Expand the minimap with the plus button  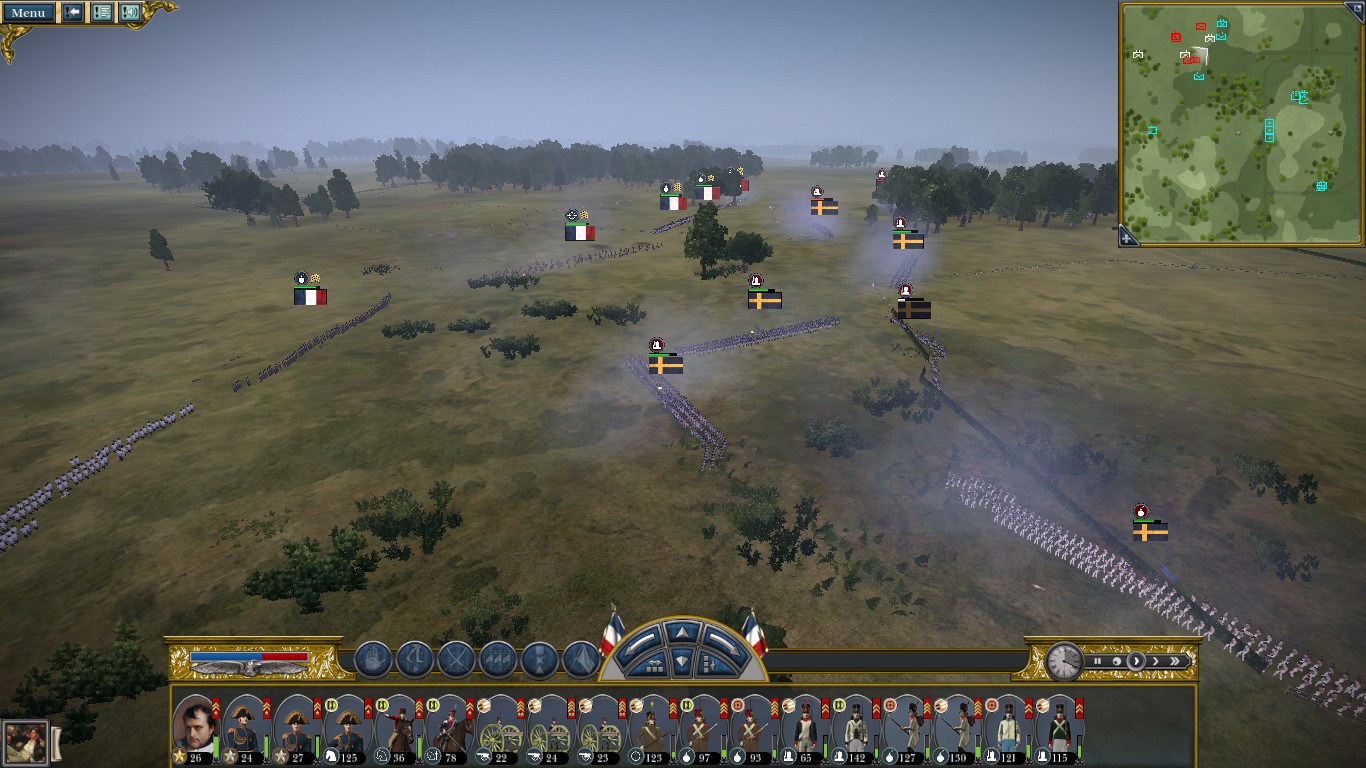click(x=1127, y=237)
